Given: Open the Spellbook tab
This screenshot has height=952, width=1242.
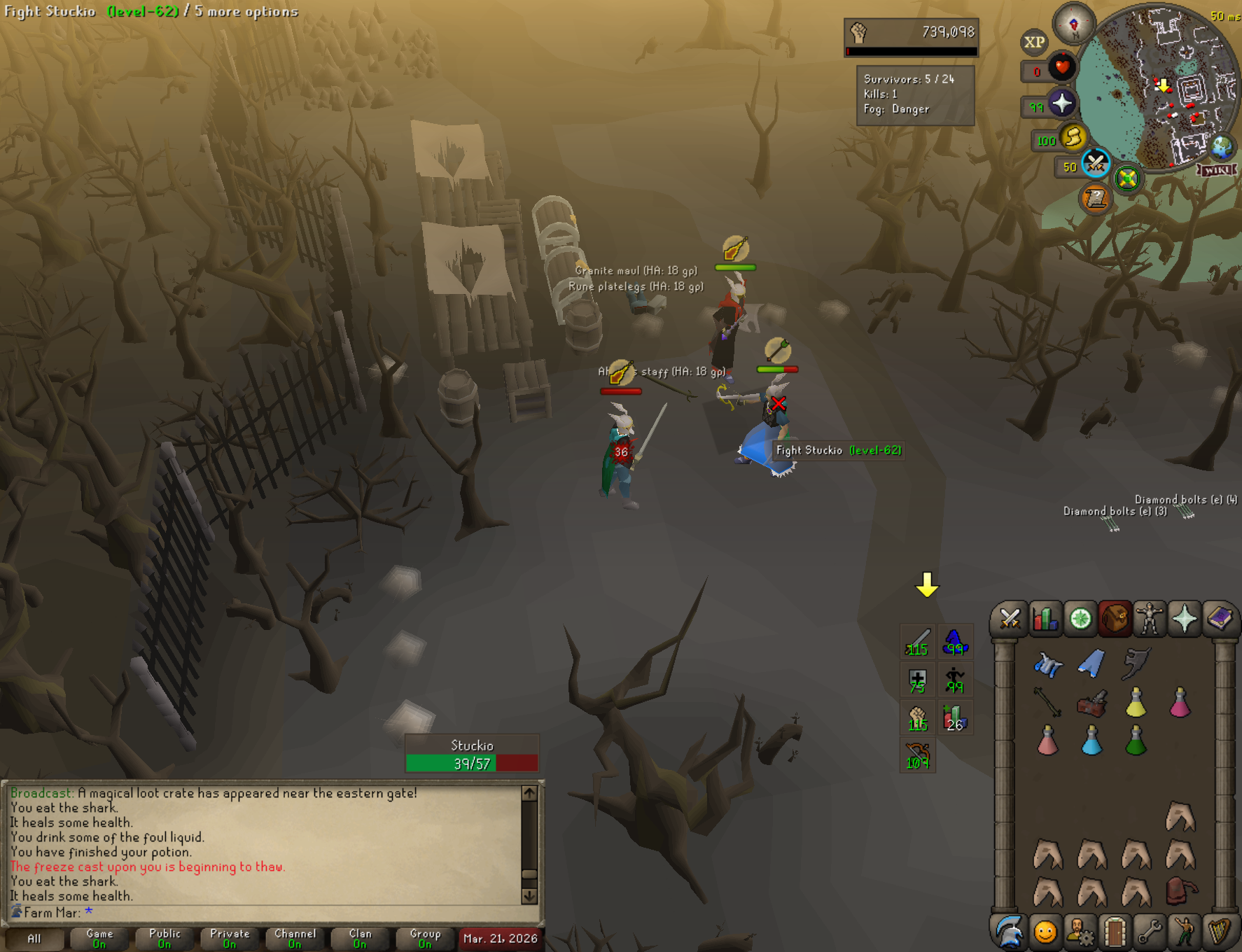Looking at the screenshot, I should [x=1219, y=619].
